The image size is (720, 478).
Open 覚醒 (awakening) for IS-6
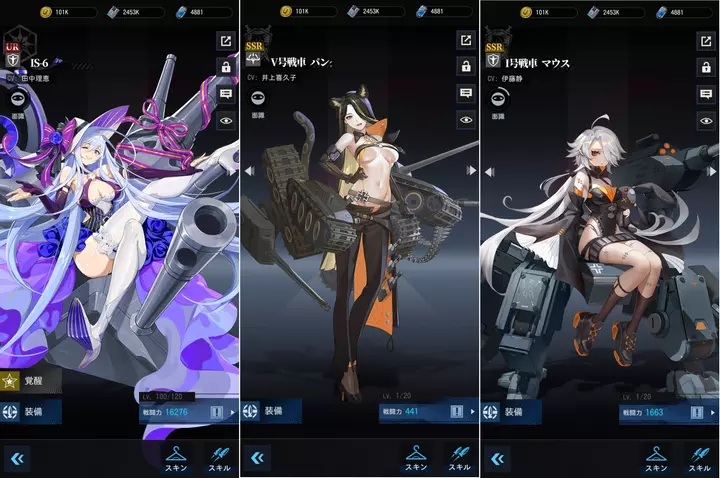[x=30, y=380]
